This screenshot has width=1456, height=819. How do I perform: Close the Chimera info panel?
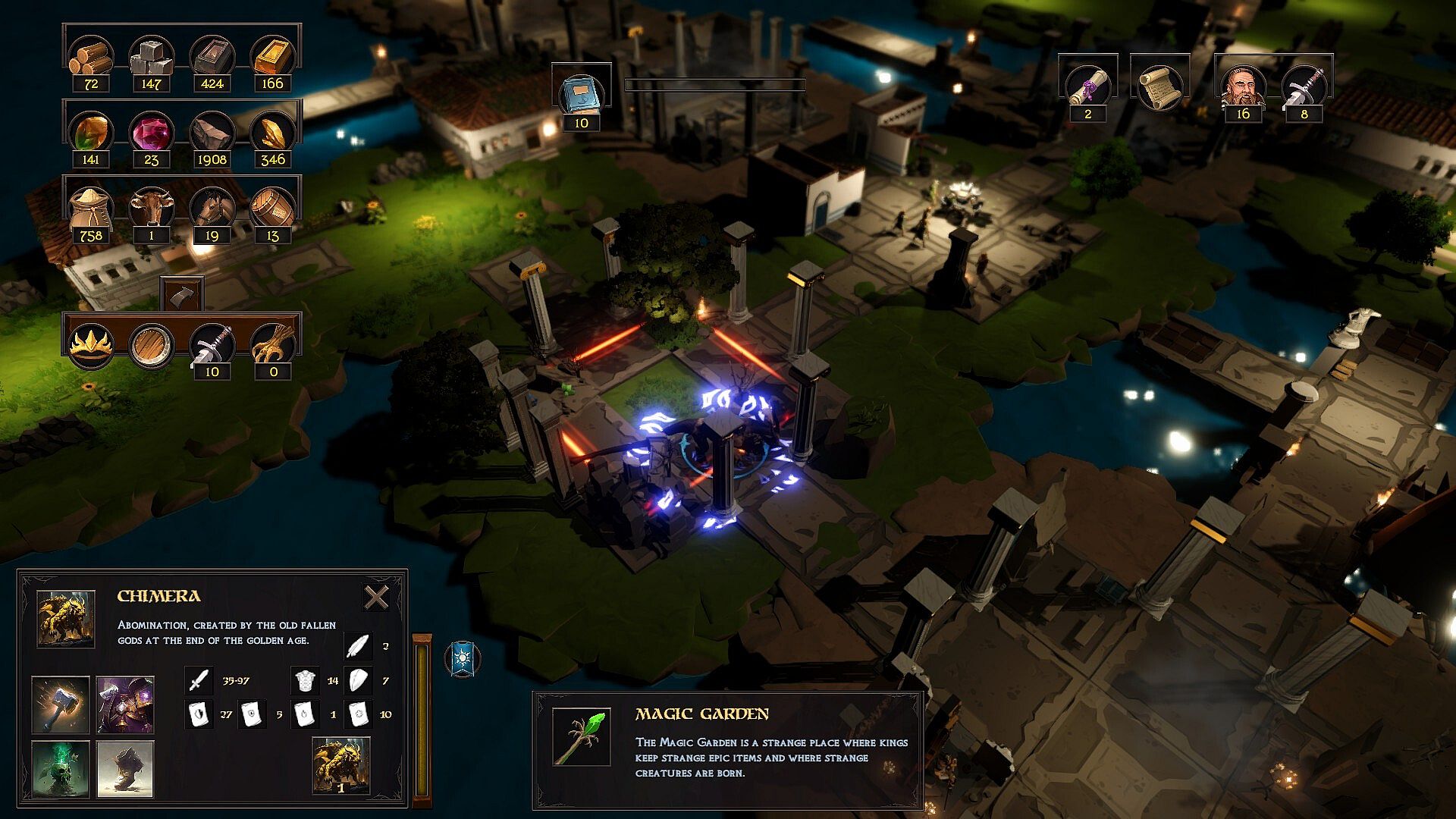[x=376, y=598]
